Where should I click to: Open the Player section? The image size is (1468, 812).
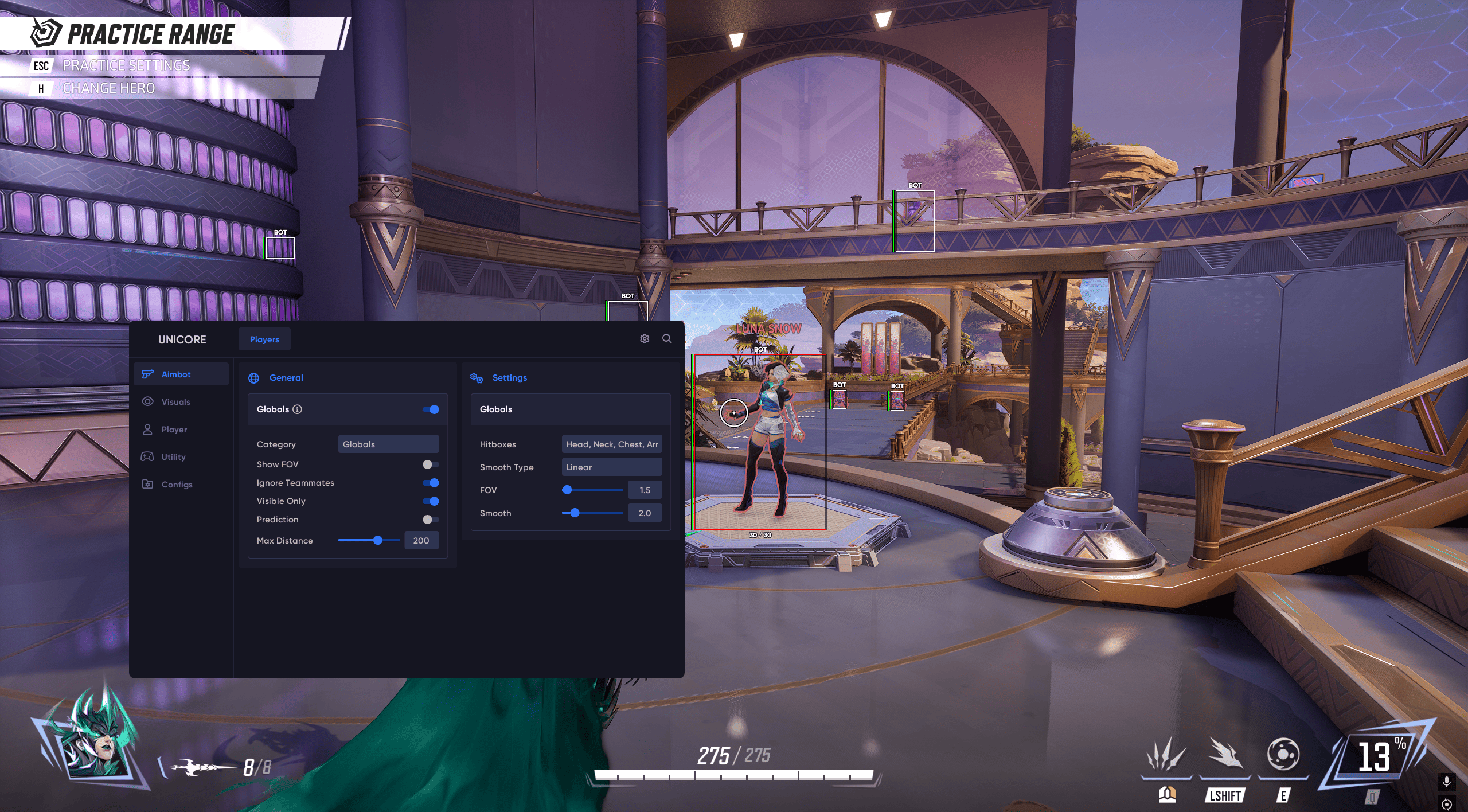174,430
